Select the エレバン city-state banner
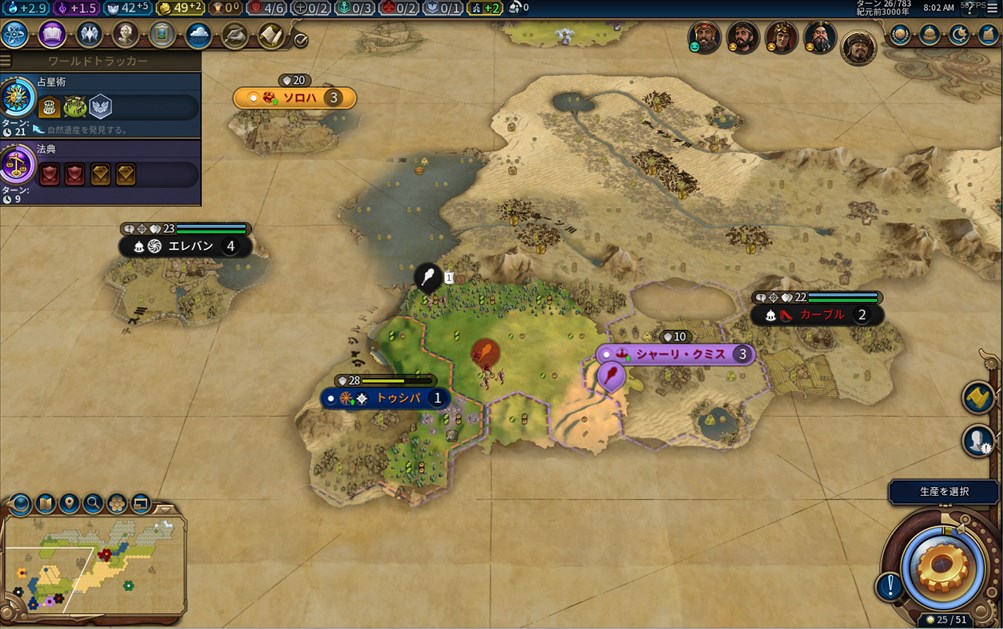This screenshot has height=629, width=1003. [x=186, y=246]
